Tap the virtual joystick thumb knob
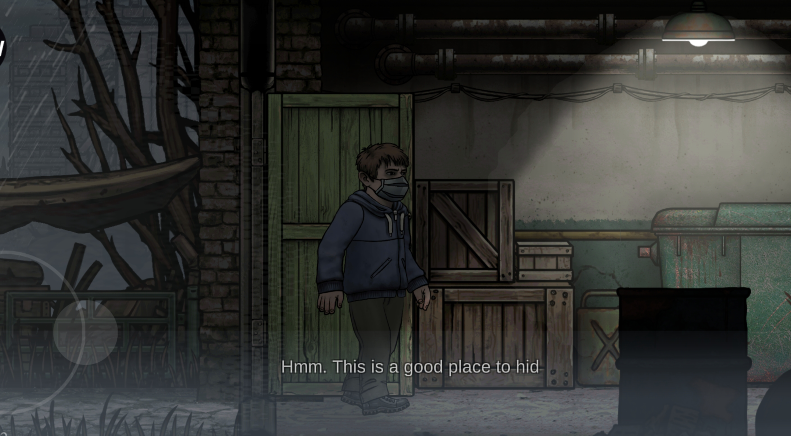The image size is (791, 436). pos(85,332)
